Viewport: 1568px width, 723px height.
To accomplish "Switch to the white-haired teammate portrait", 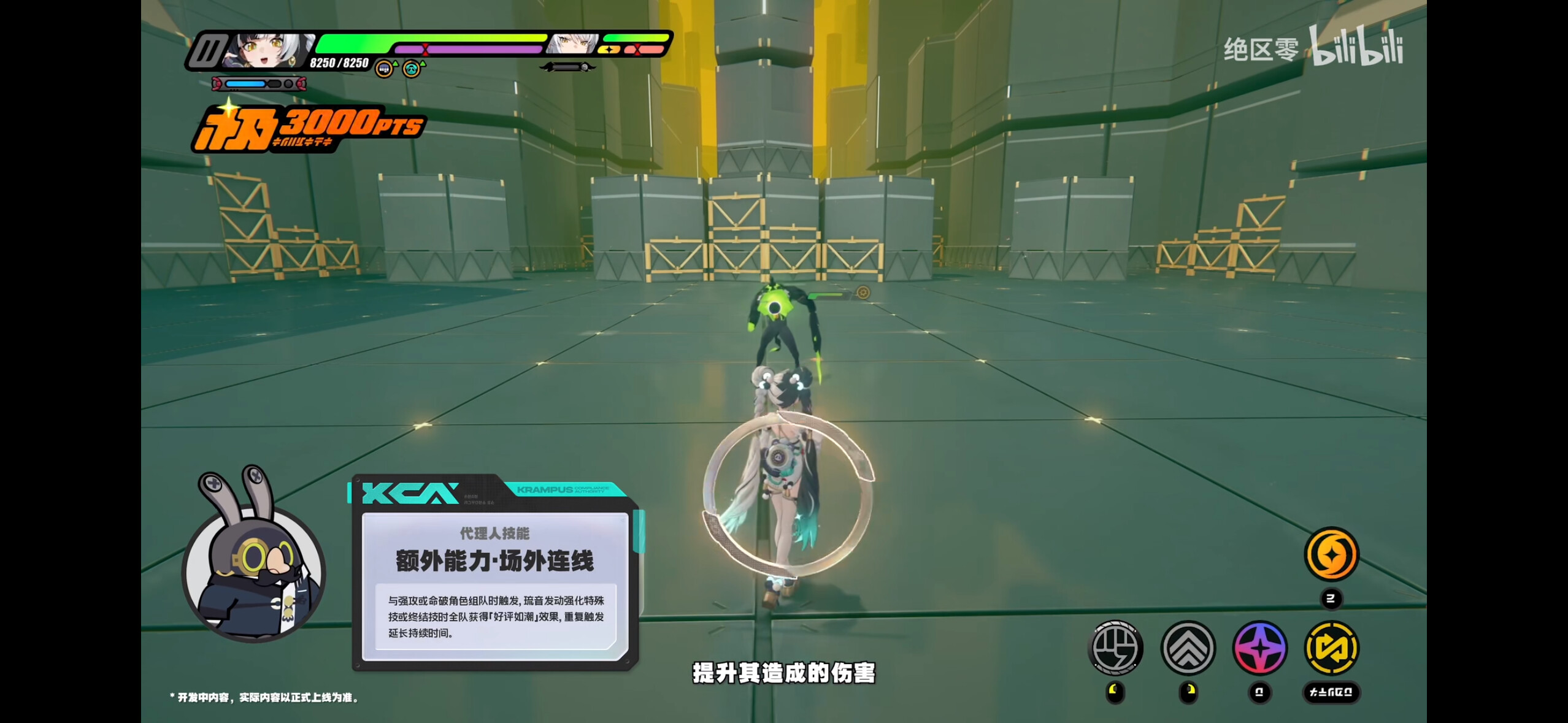I will pos(574,44).
